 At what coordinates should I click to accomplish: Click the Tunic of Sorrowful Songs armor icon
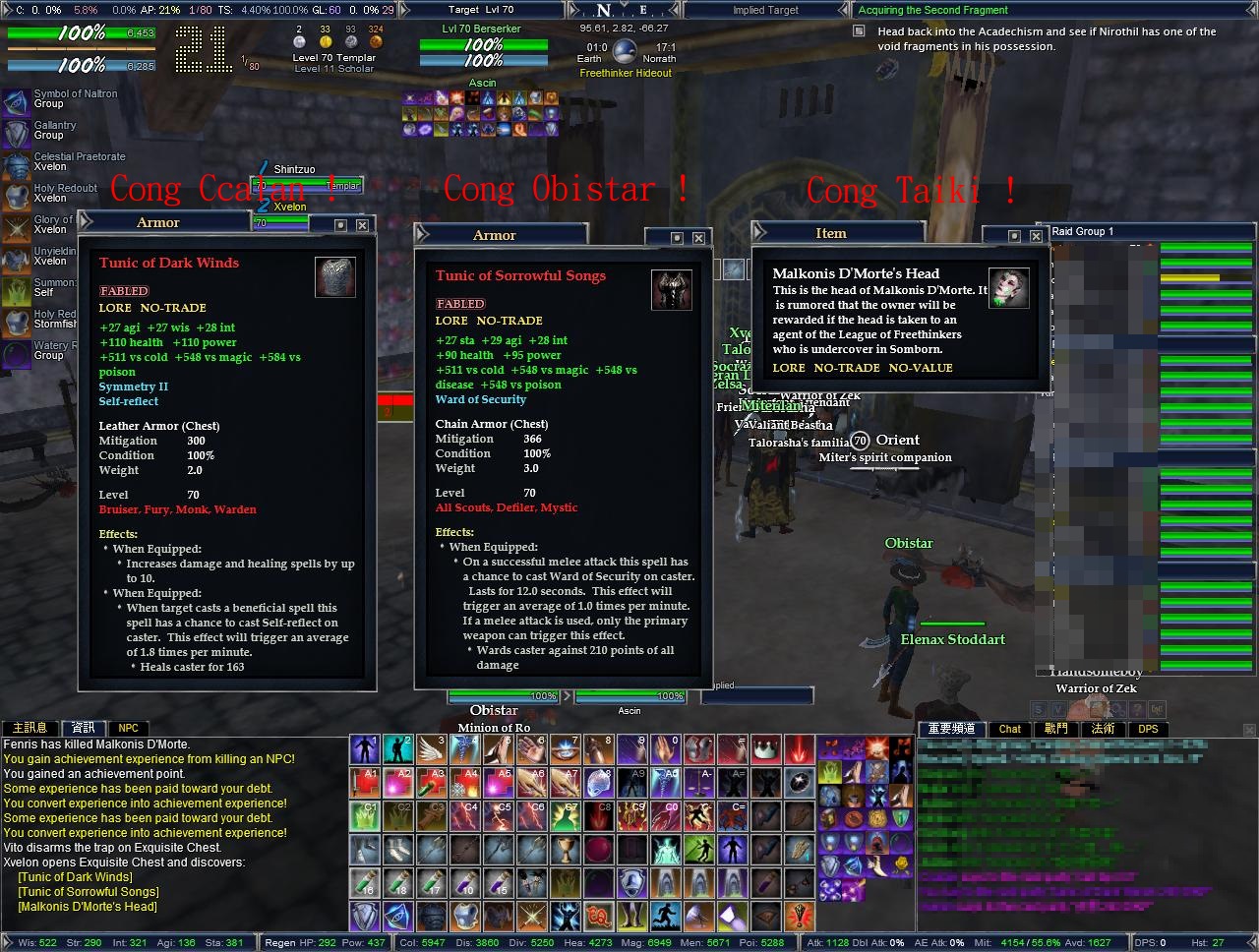[x=672, y=289]
